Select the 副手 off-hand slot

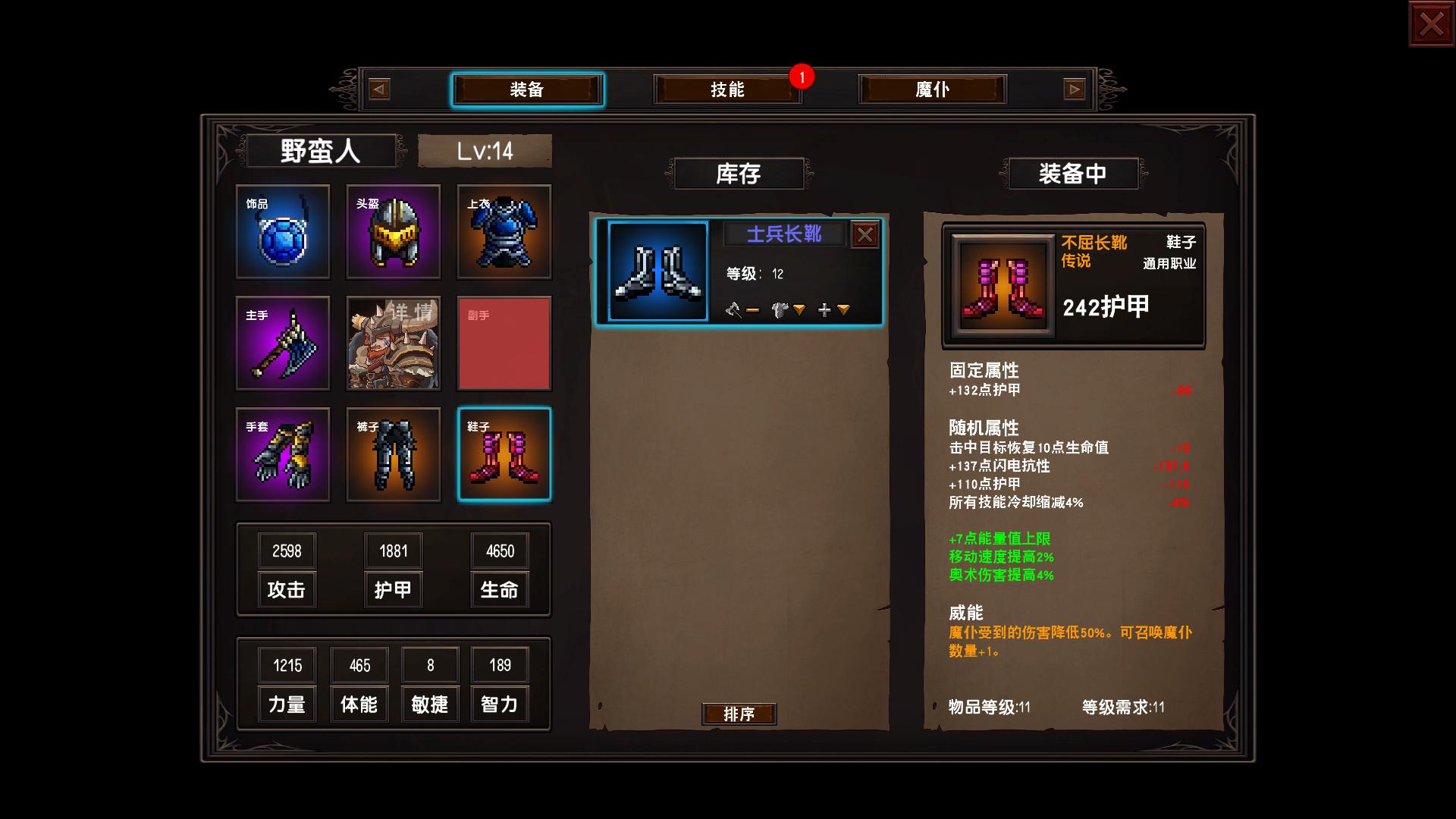(504, 344)
